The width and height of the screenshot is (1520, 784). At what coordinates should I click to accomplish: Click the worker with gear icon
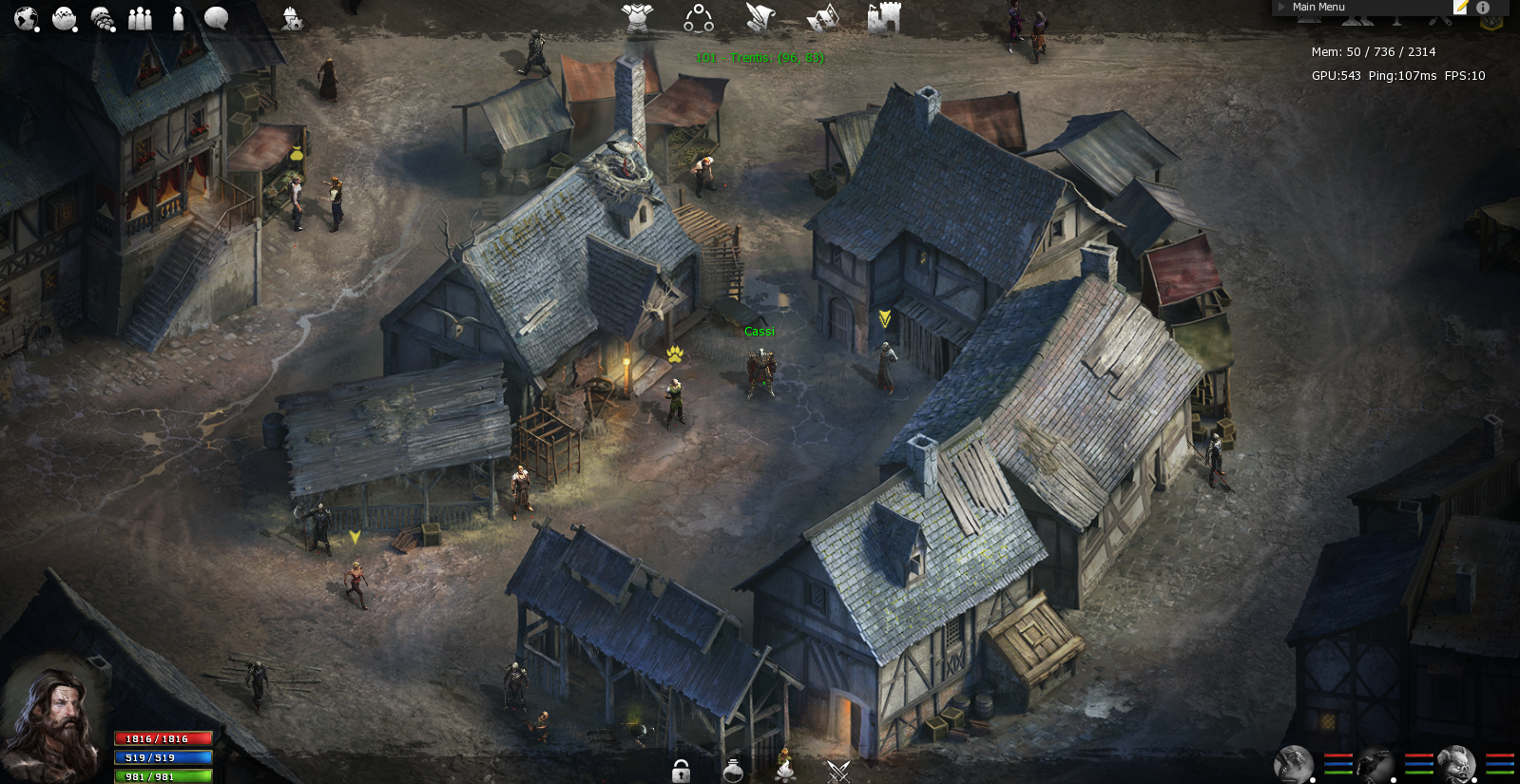[292, 18]
